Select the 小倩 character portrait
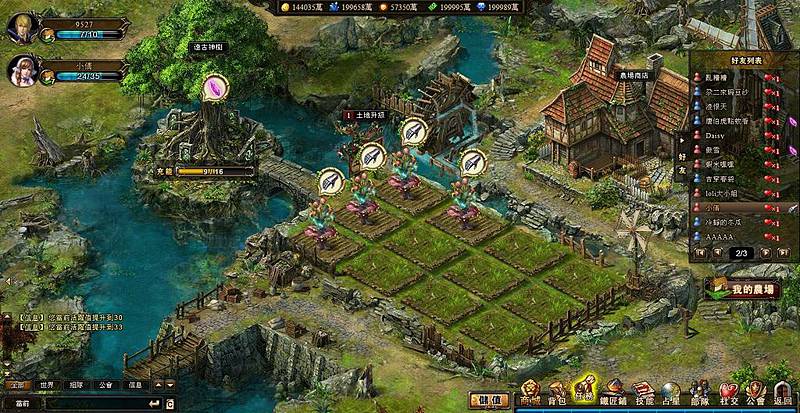The image size is (800, 413). 22,71
